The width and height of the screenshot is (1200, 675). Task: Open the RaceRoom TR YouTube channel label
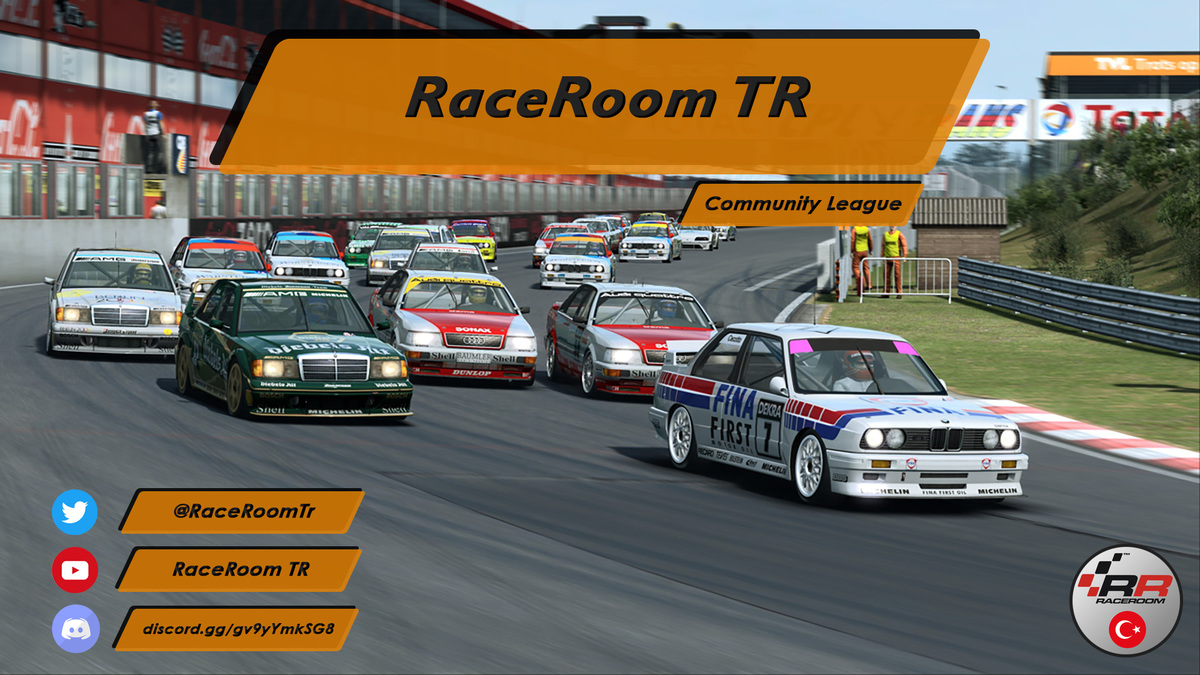click(x=240, y=569)
